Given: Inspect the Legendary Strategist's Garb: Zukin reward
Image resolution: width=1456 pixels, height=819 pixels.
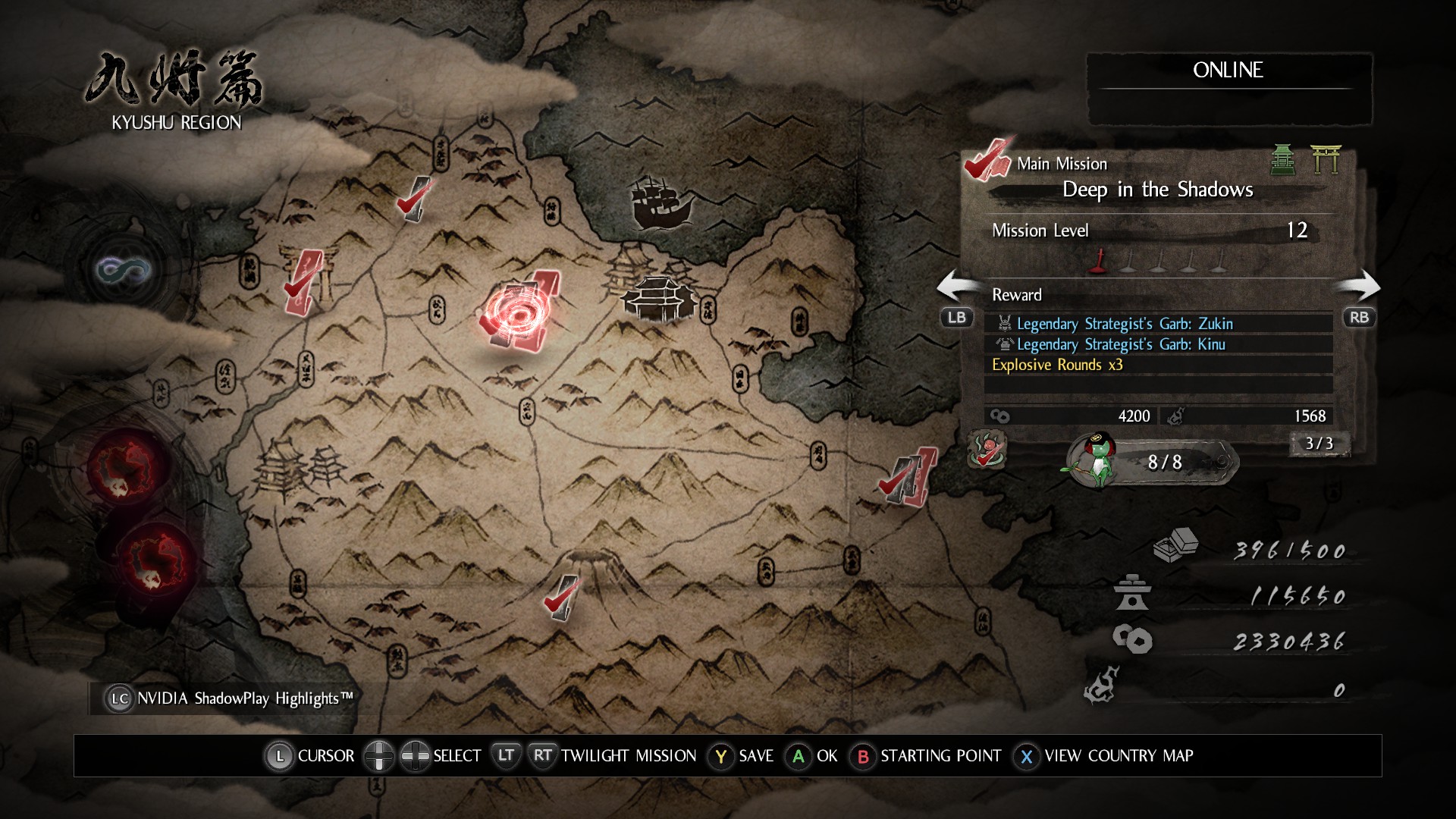Looking at the screenshot, I should 1125,324.
